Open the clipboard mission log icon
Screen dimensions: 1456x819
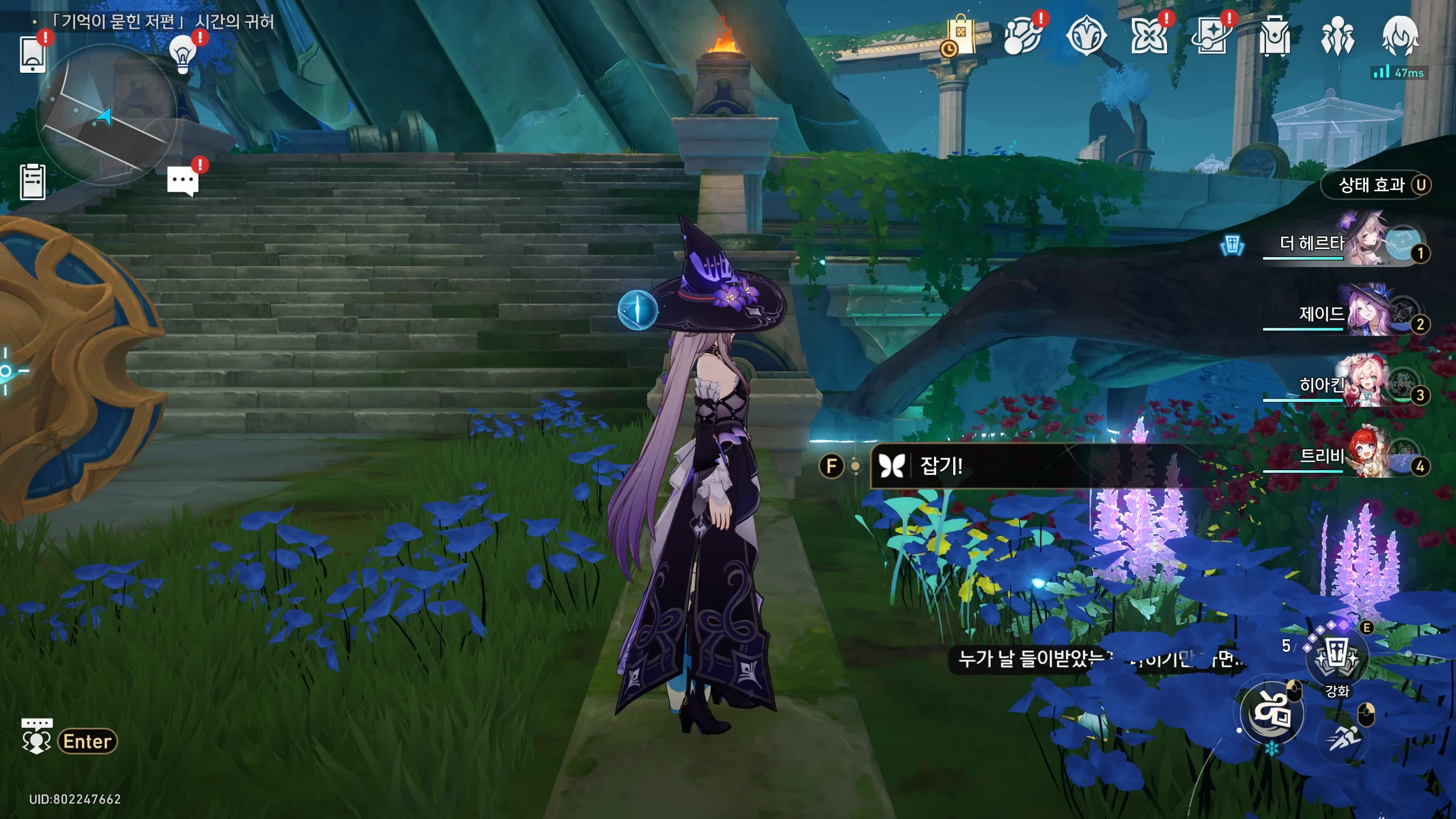[x=32, y=182]
